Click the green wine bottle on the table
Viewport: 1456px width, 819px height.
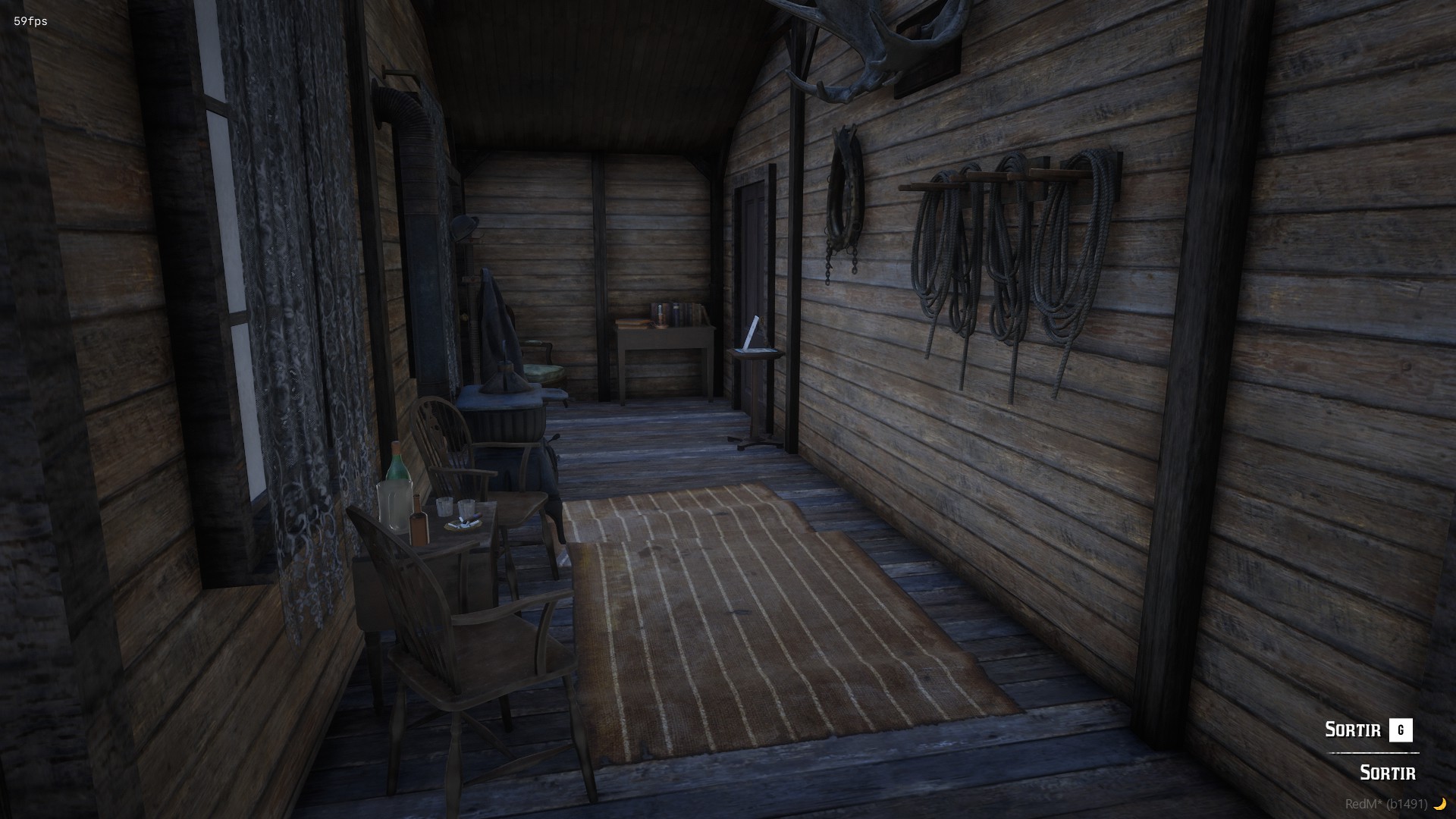coord(396,469)
